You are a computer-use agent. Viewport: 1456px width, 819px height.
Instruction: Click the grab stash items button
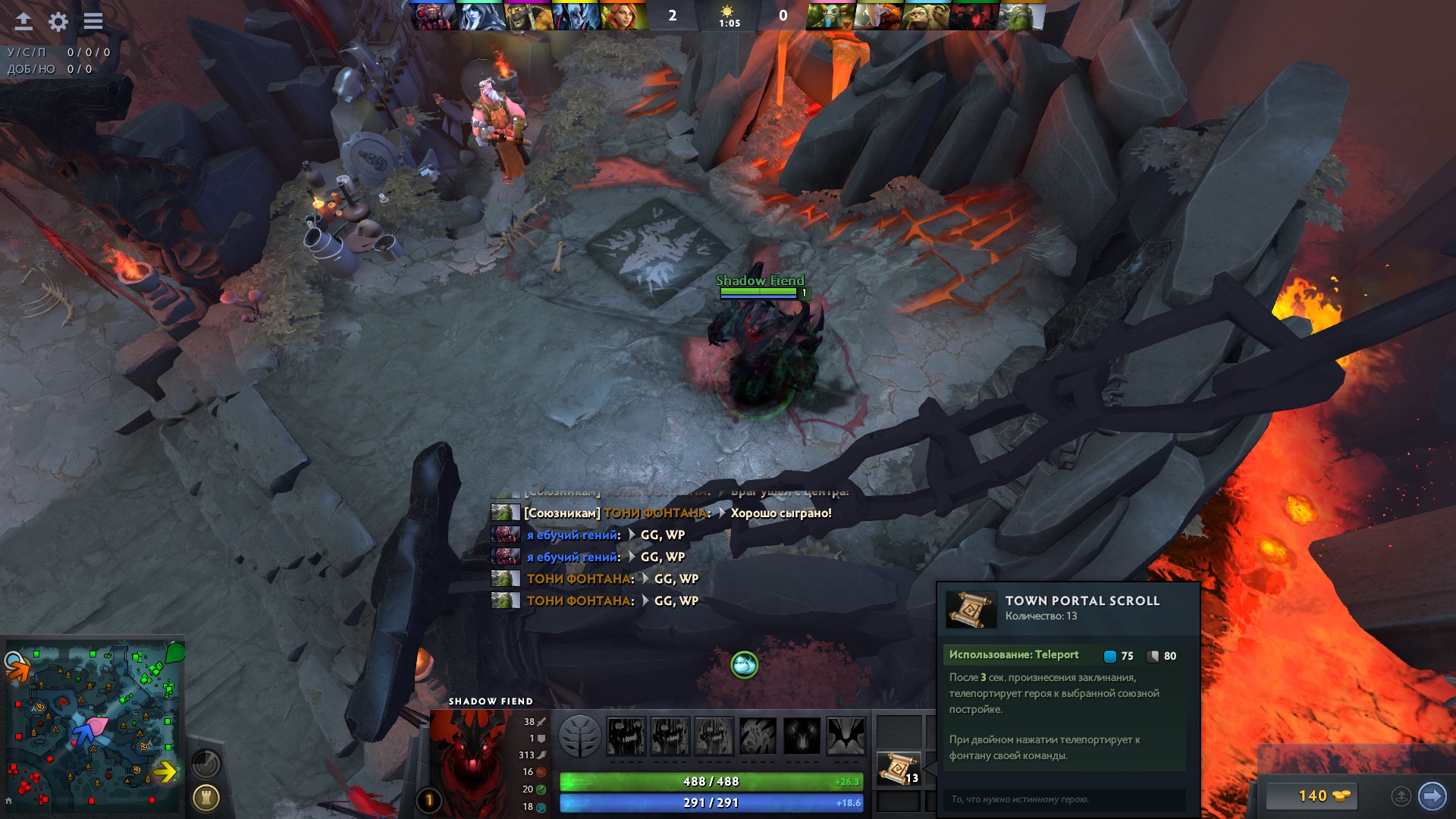click(x=1401, y=795)
